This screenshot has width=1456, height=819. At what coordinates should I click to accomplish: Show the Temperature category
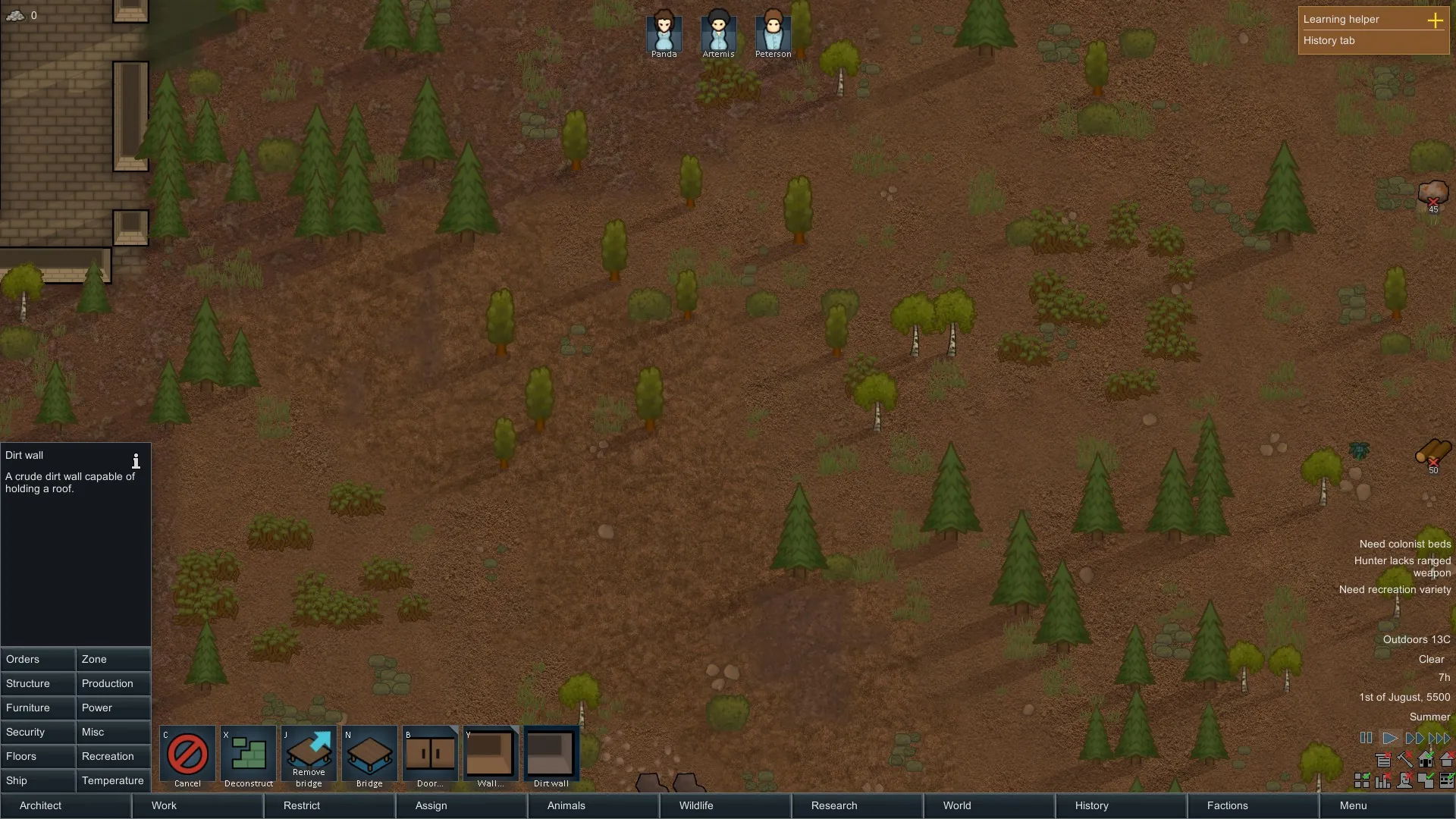coord(113,780)
